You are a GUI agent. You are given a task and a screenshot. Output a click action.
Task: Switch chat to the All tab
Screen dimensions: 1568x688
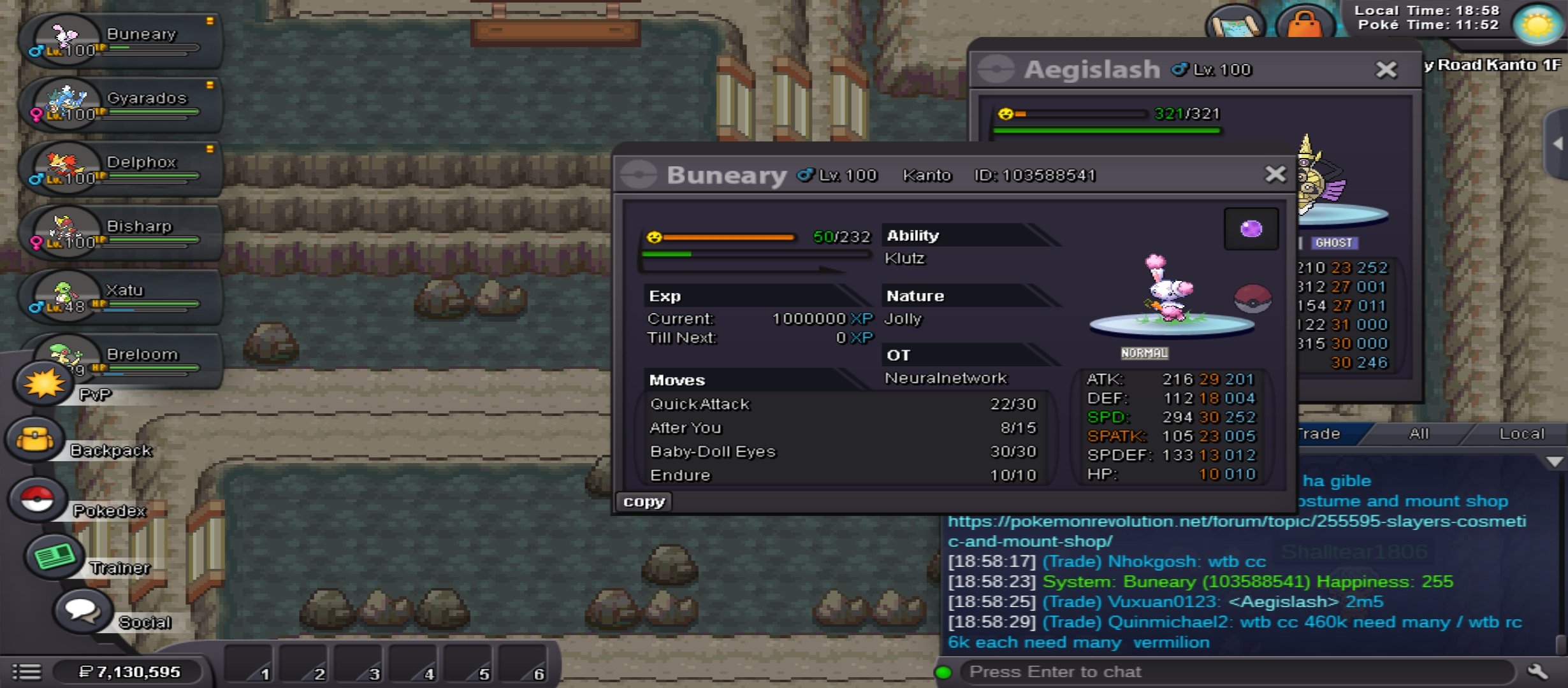pos(1418,434)
